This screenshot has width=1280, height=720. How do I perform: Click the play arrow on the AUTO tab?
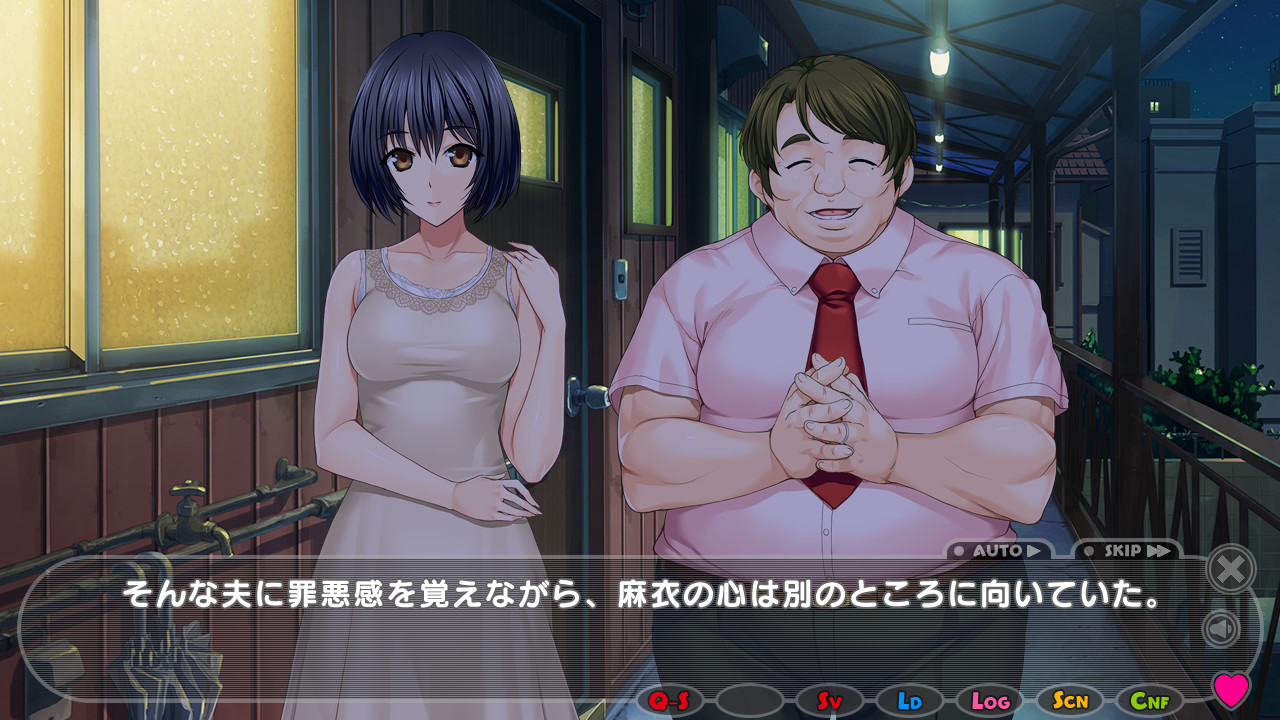click(1037, 549)
